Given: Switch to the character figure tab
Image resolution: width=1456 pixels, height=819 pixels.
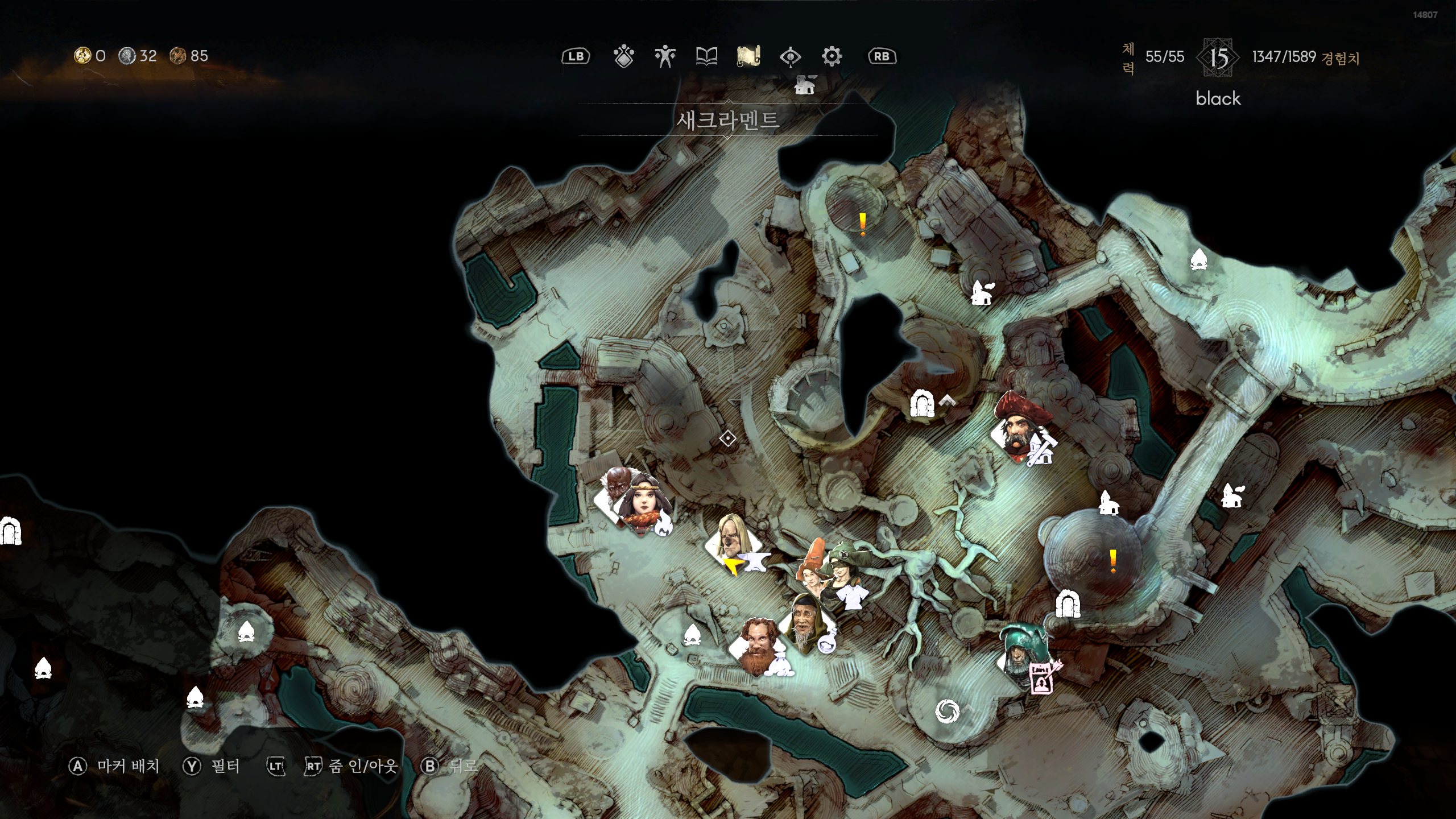Looking at the screenshot, I should click(664, 56).
